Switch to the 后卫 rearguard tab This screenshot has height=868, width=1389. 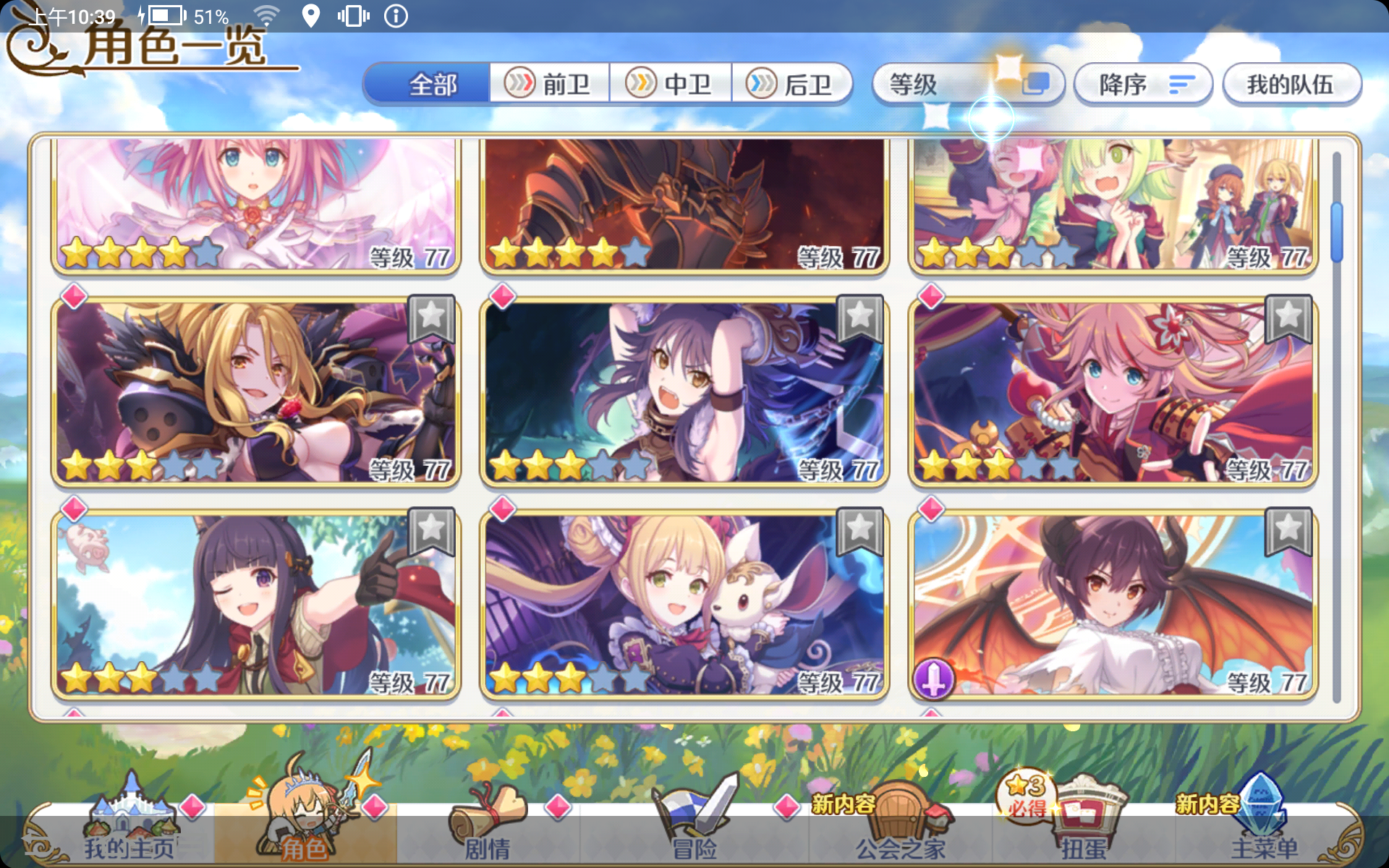point(792,83)
